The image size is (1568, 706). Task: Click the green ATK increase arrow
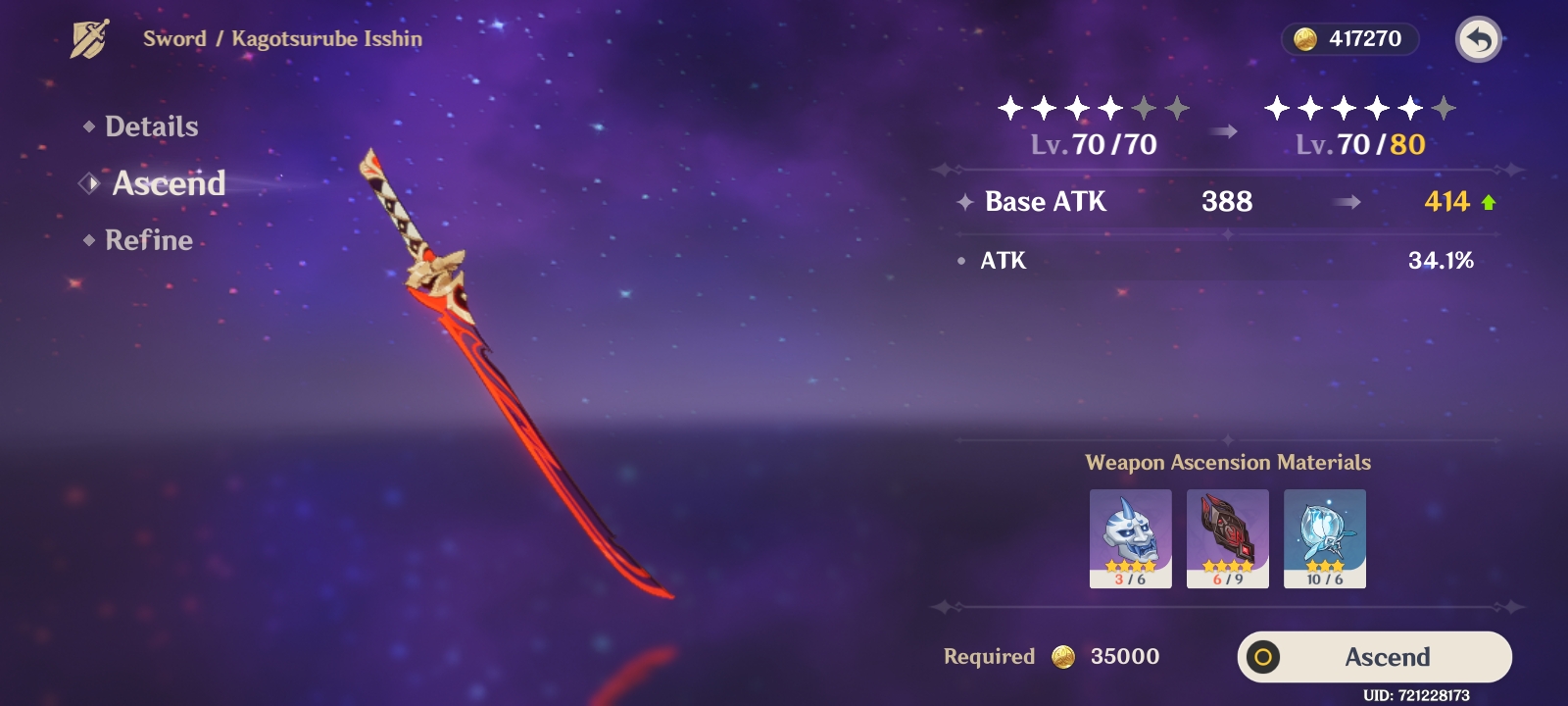(x=1489, y=202)
